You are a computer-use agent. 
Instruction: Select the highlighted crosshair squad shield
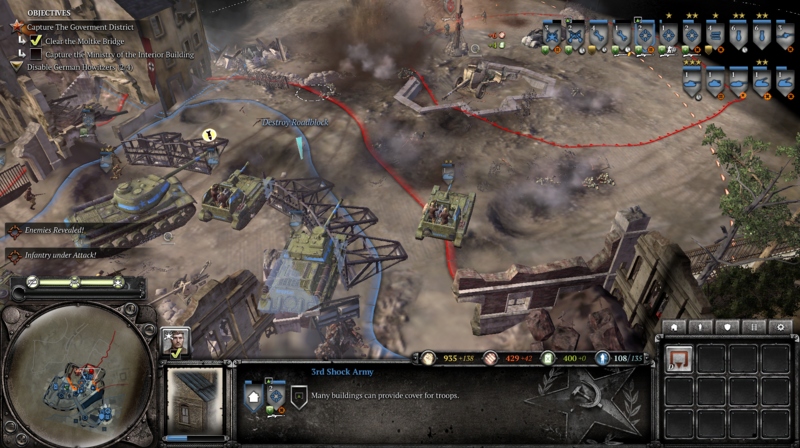point(645,36)
